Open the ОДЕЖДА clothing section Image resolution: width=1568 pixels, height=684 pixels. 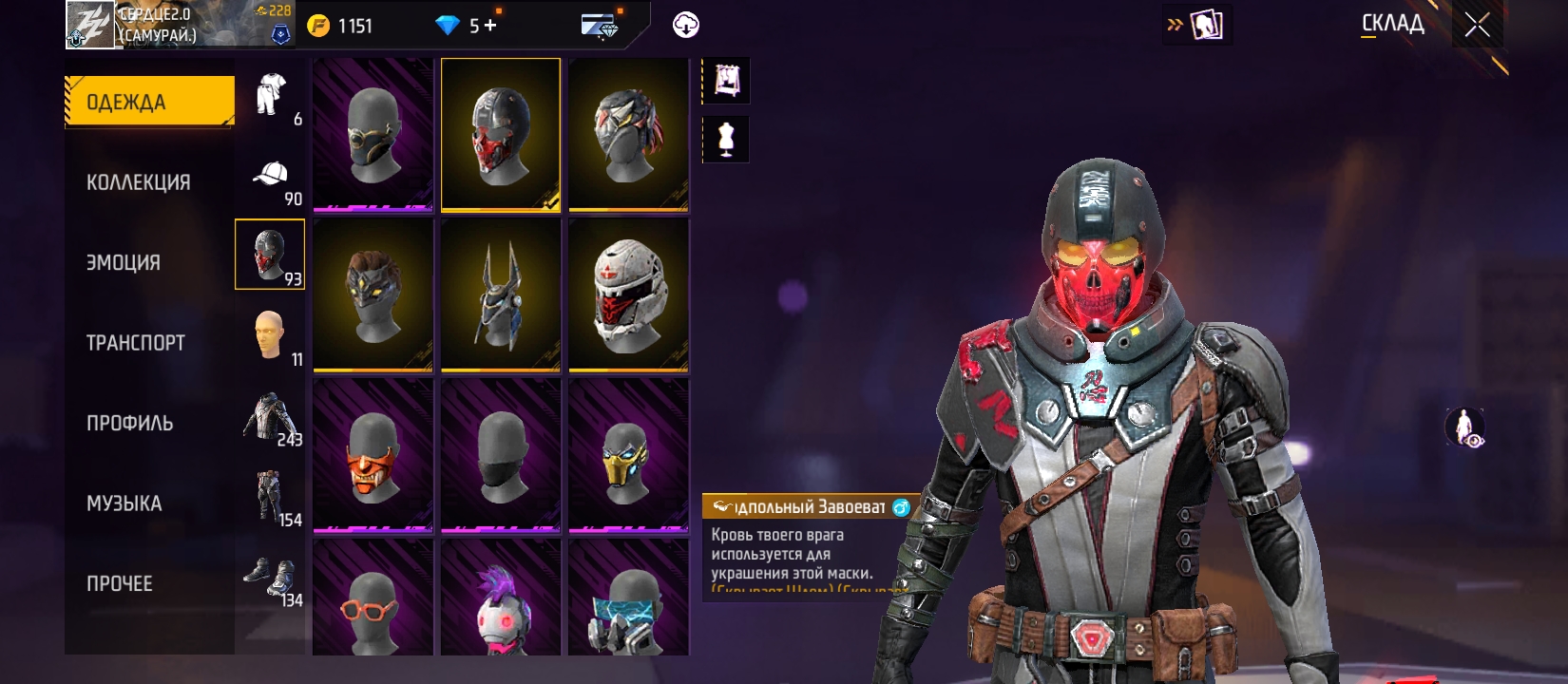coord(149,102)
